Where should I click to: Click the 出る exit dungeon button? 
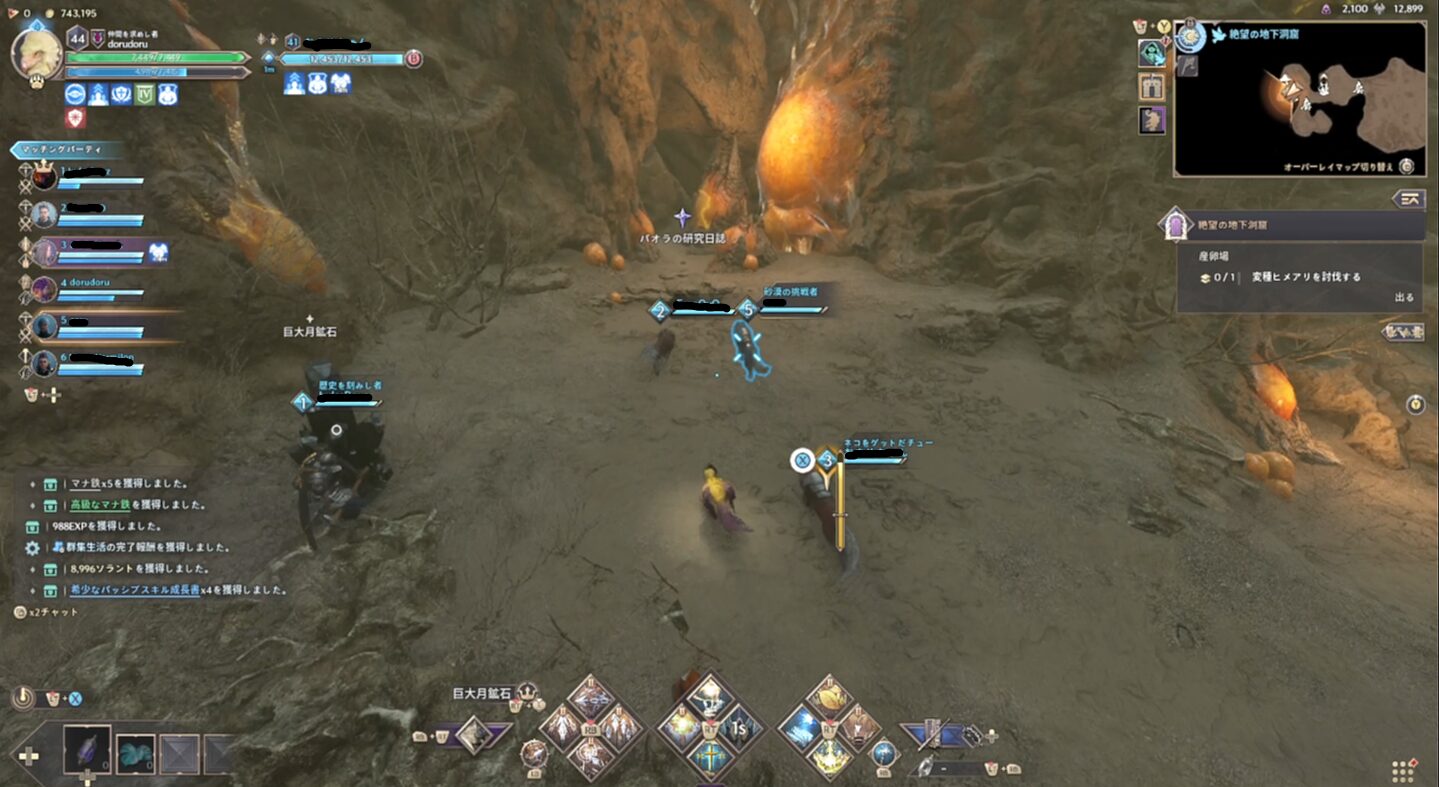tap(1404, 298)
